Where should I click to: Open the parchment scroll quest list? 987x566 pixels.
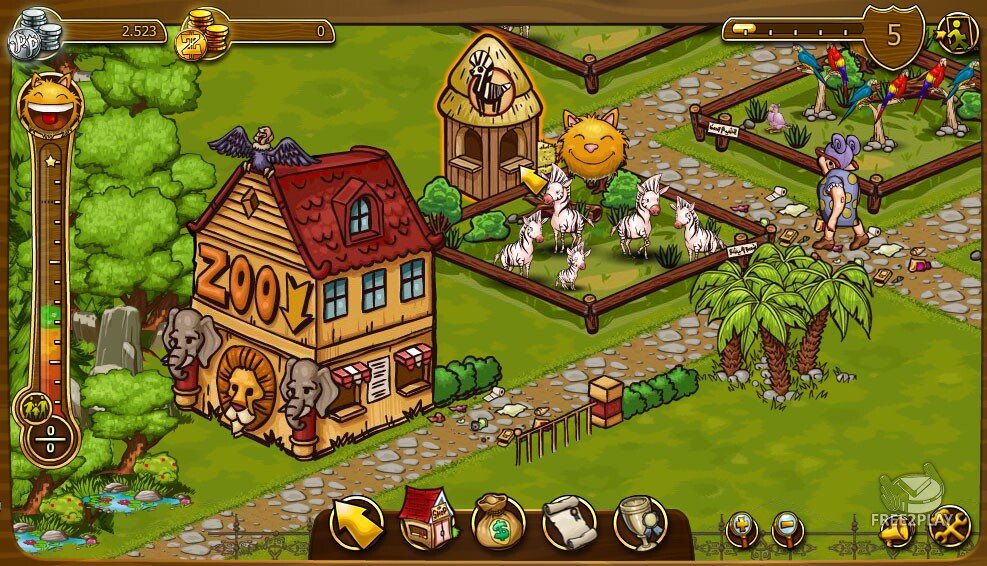tap(569, 521)
